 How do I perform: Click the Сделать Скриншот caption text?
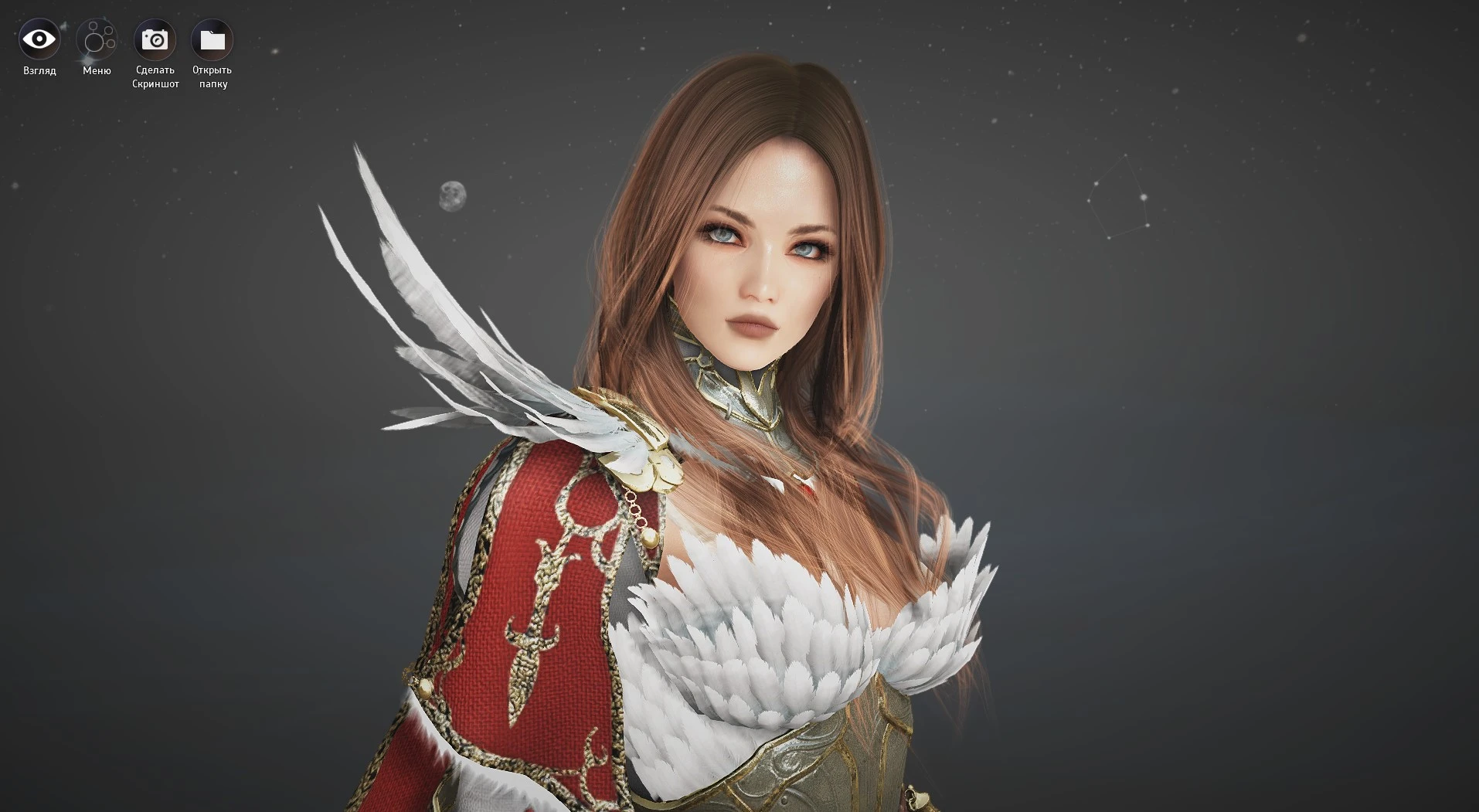pyautogui.click(x=155, y=76)
